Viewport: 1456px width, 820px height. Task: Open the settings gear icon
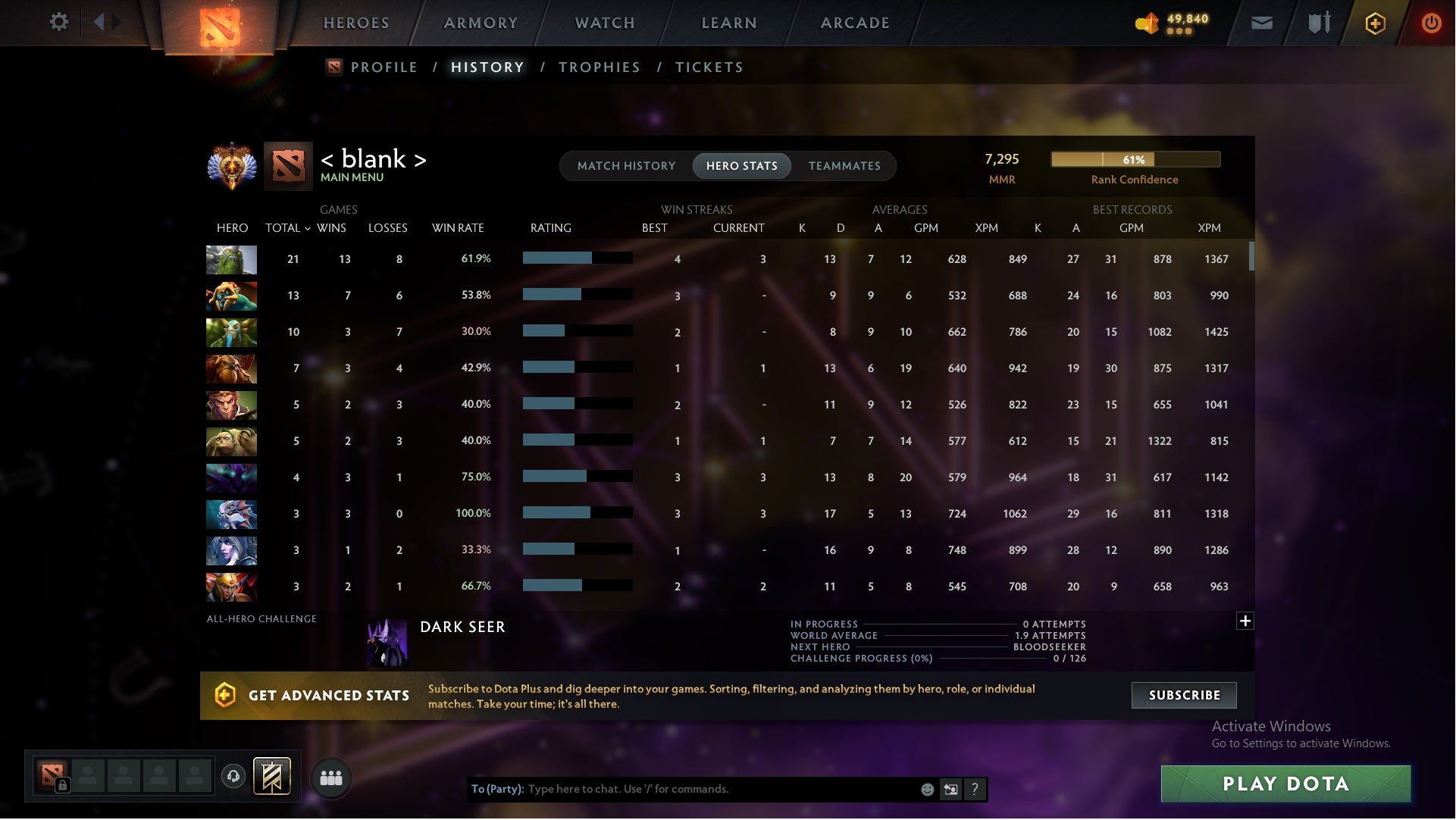click(59, 22)
